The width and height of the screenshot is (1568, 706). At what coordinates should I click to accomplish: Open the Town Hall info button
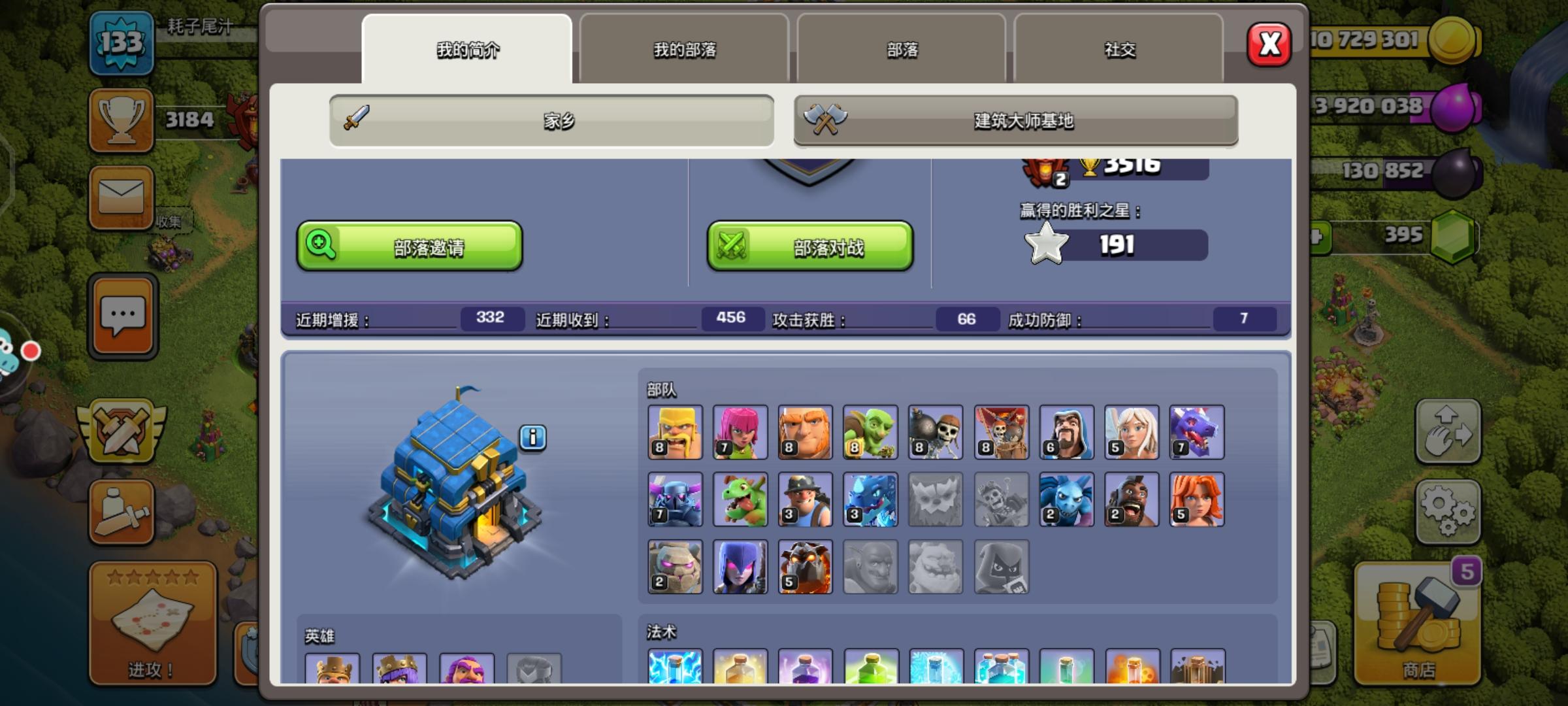534,437
